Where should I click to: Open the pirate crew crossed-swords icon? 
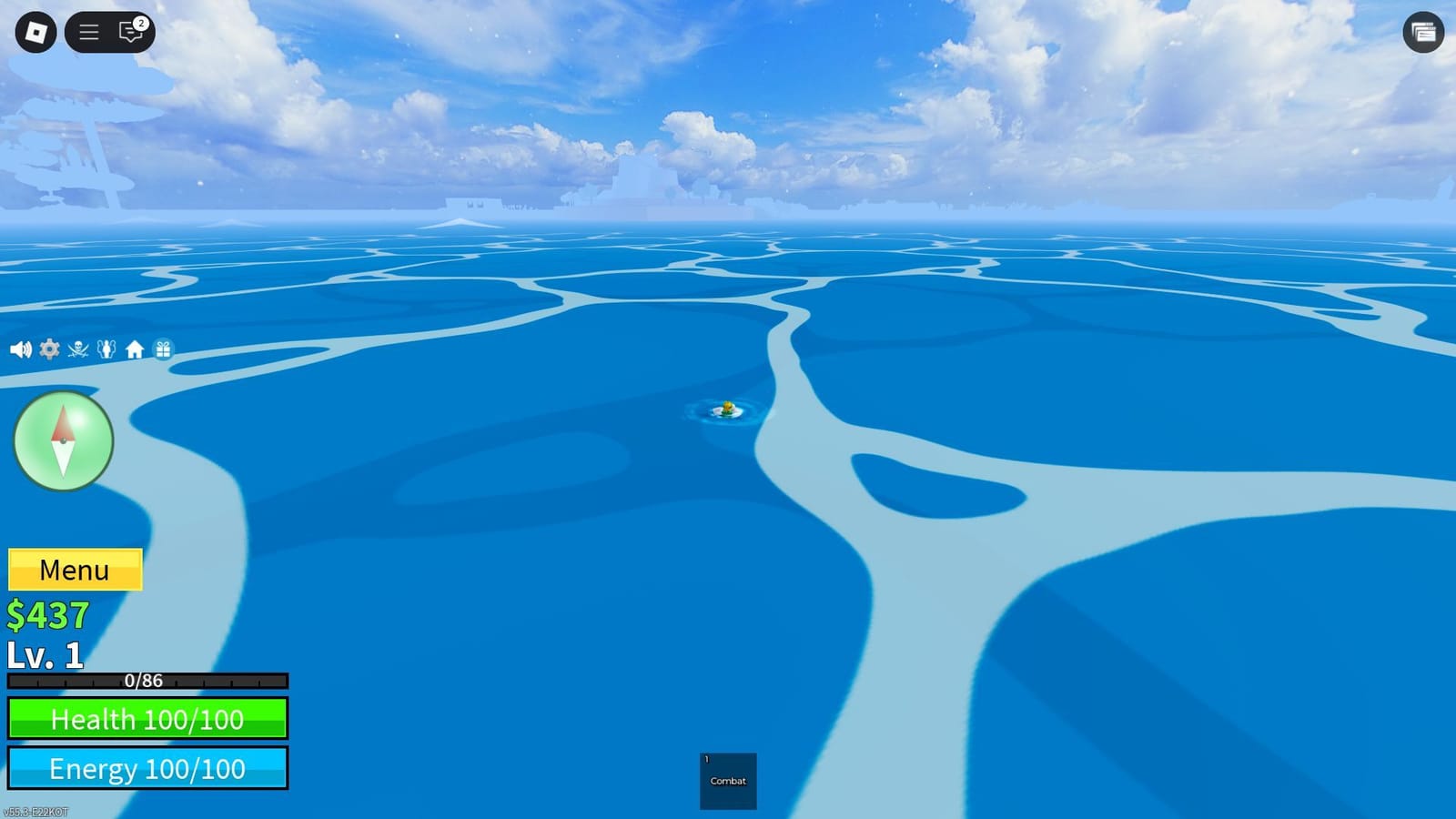77,349
